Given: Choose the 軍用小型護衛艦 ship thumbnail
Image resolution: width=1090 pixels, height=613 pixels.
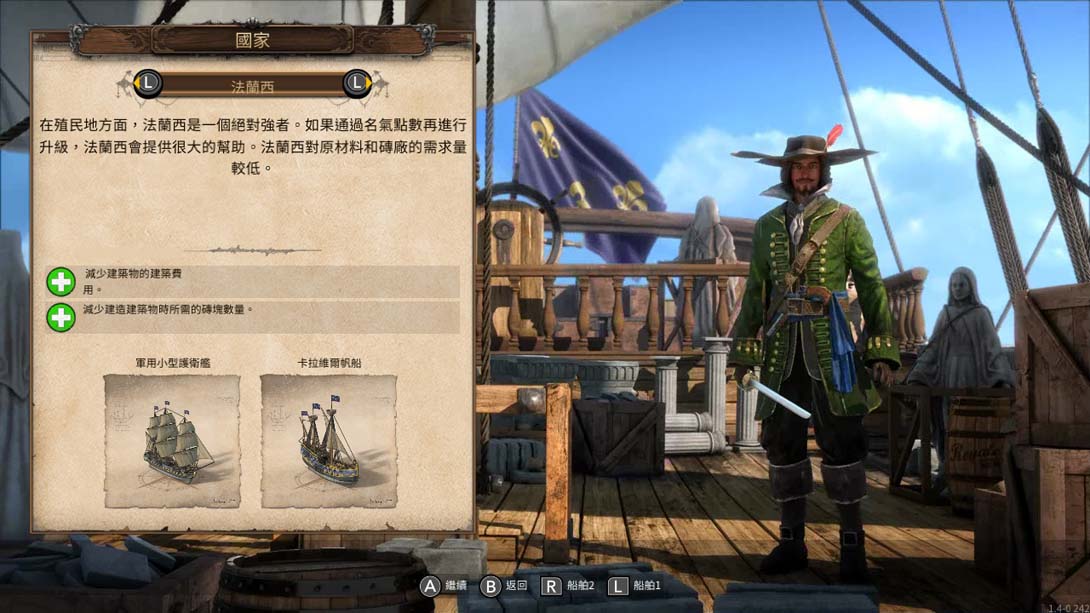Looking at the screenshot, I should (172, 440).
